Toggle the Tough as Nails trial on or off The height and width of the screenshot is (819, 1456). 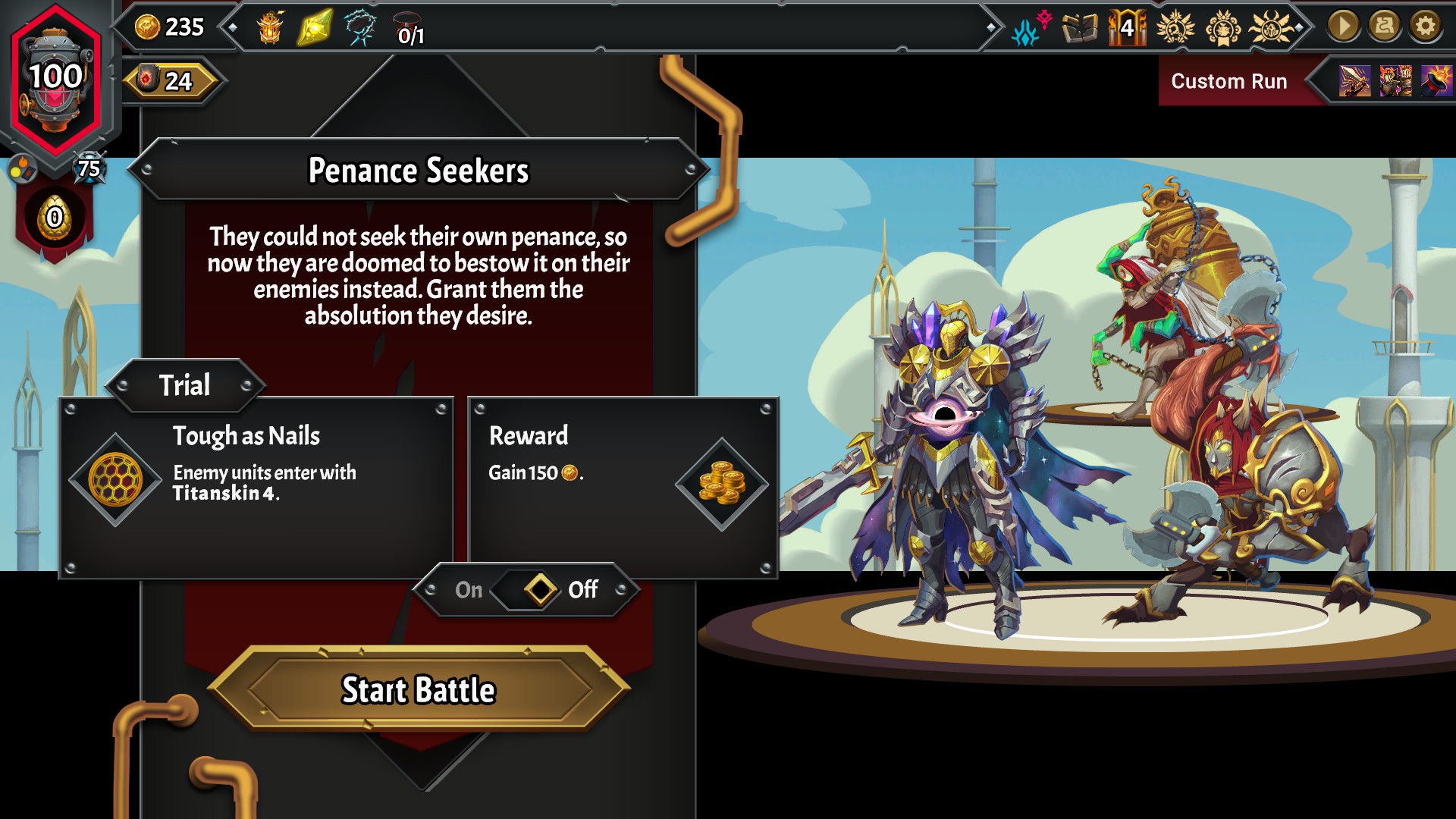point(539,589)
